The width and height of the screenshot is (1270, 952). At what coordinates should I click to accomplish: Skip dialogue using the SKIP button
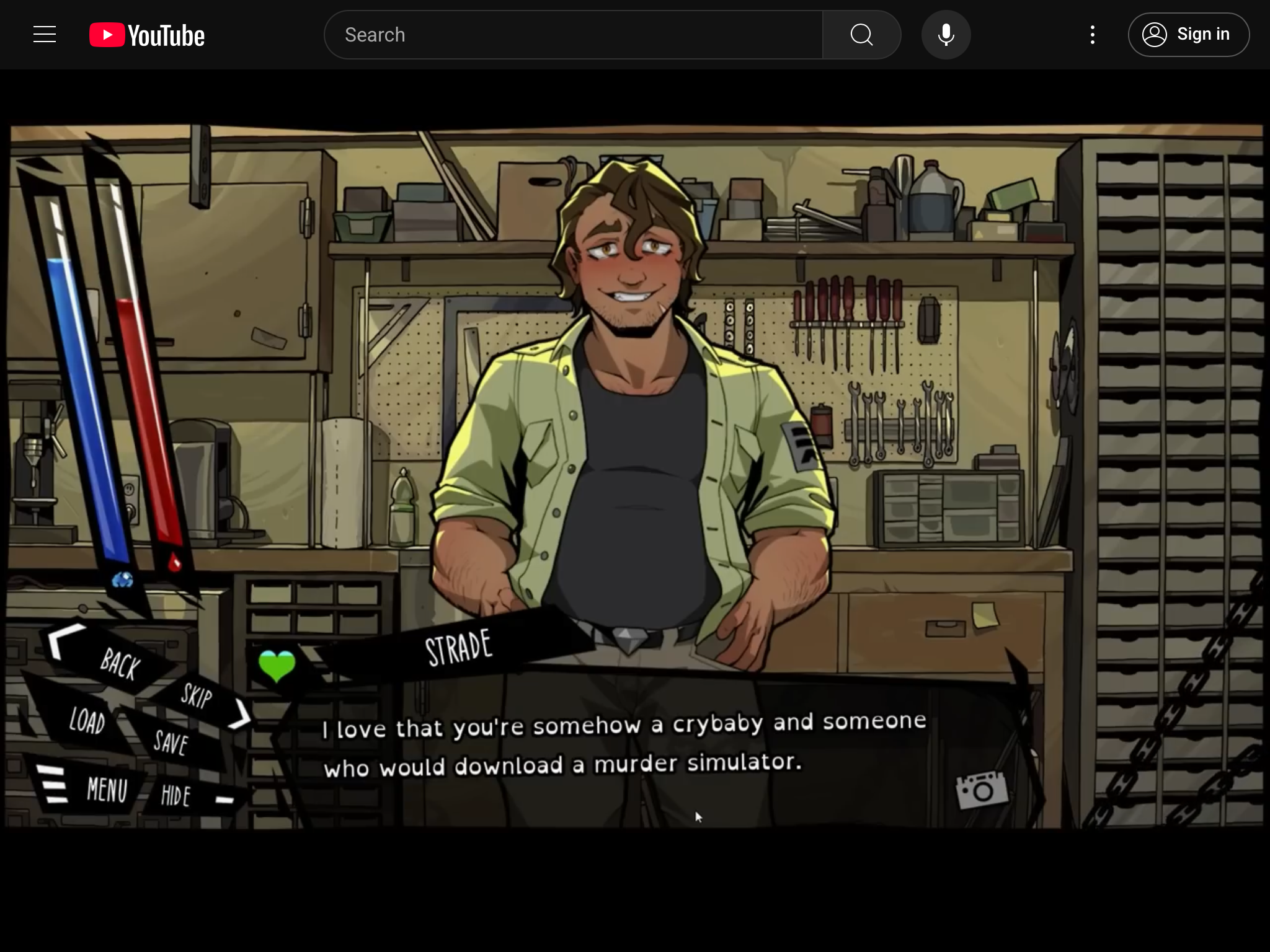(x=197, y=696)
